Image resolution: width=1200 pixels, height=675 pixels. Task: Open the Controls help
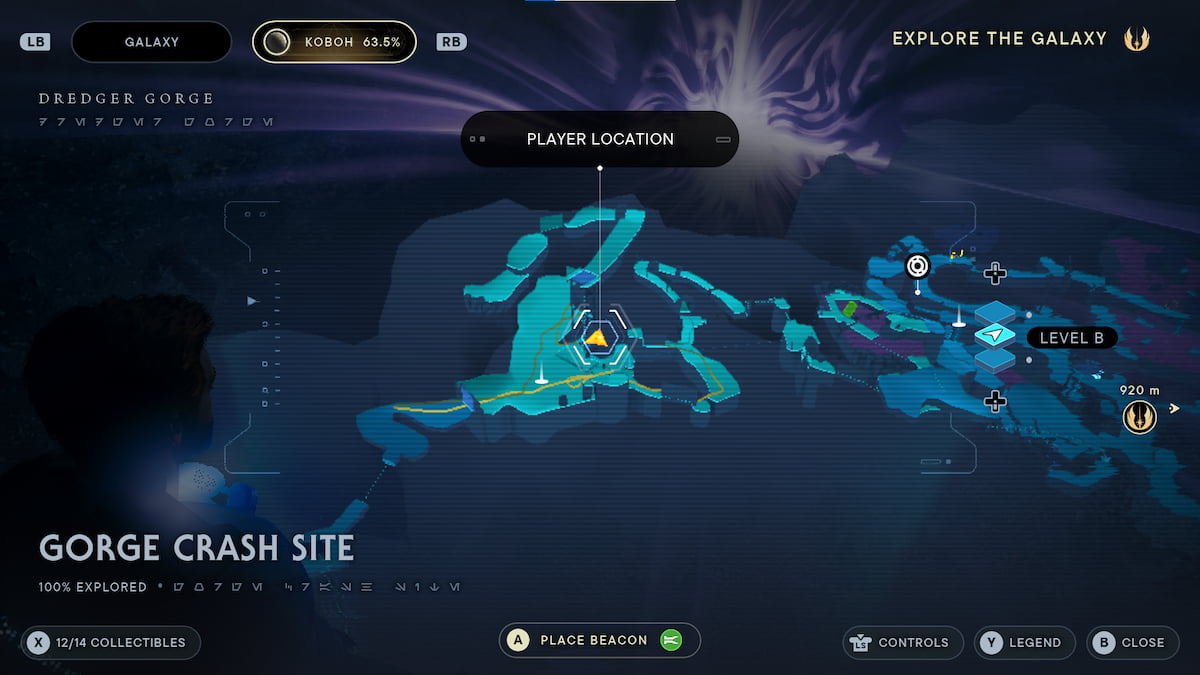903,642
